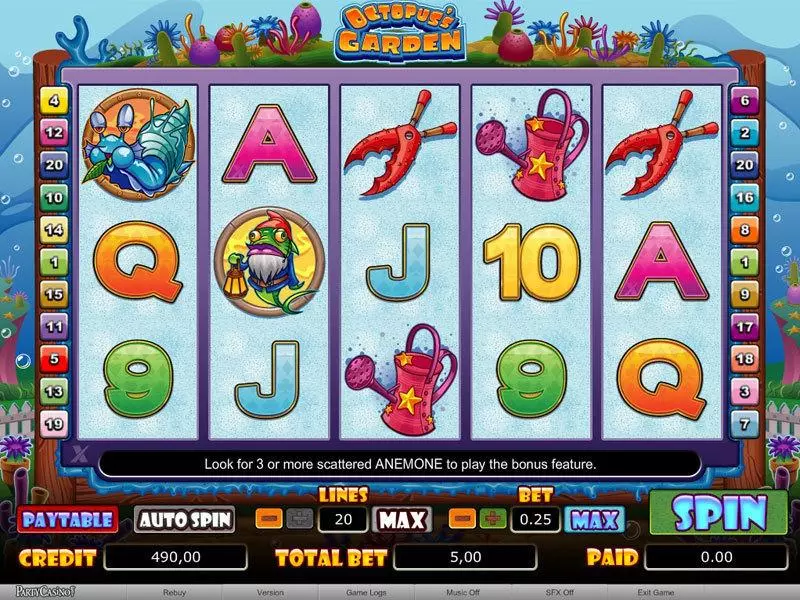This screenshot has width=800, height=600.
Task: Select payline marker number 7
Action: [x=744, y=424]
